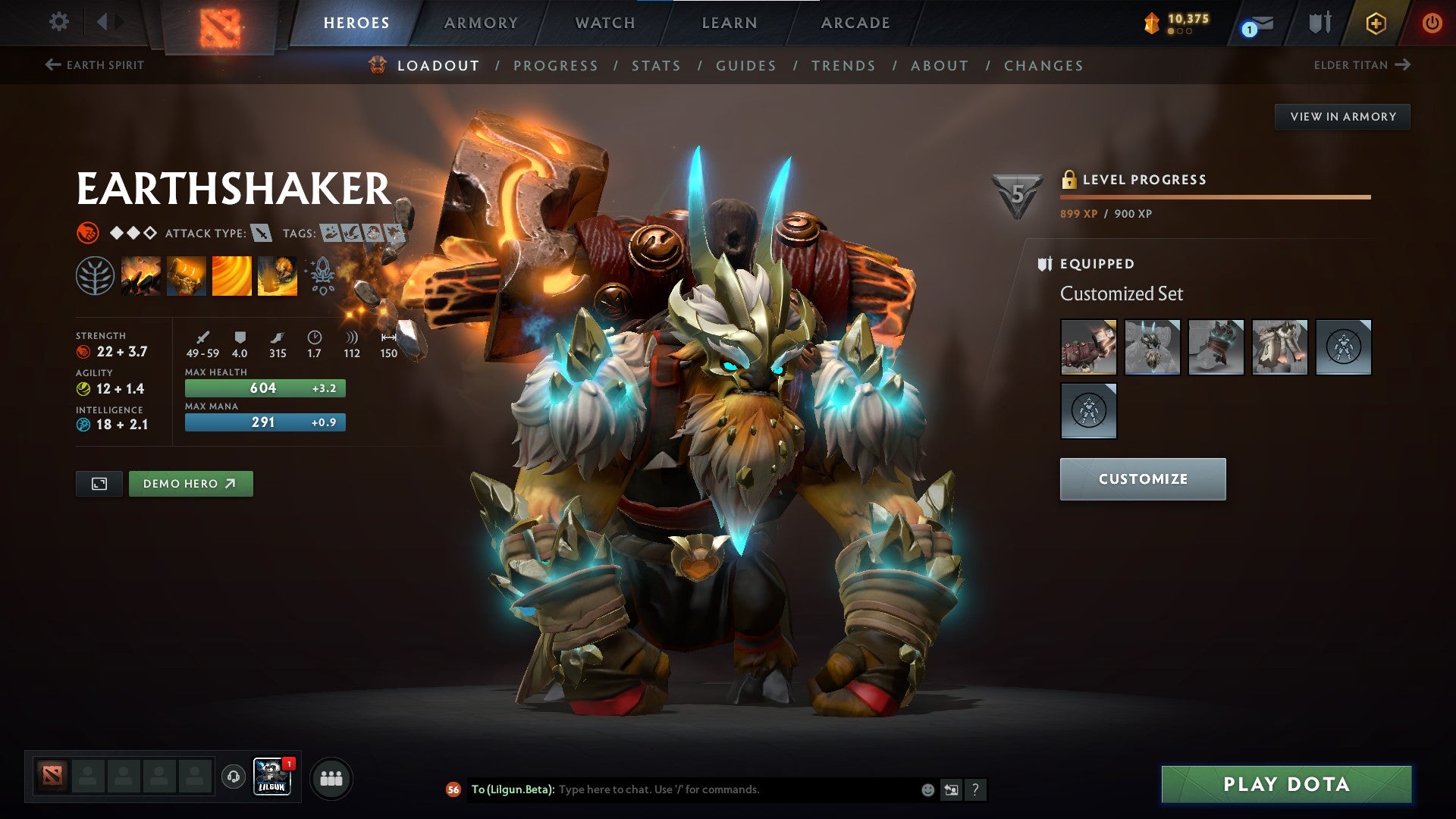Open the voice chat headset icon
Image resolution: width=1456 pixels, height=819 pixels.
[x=232, y=777]
